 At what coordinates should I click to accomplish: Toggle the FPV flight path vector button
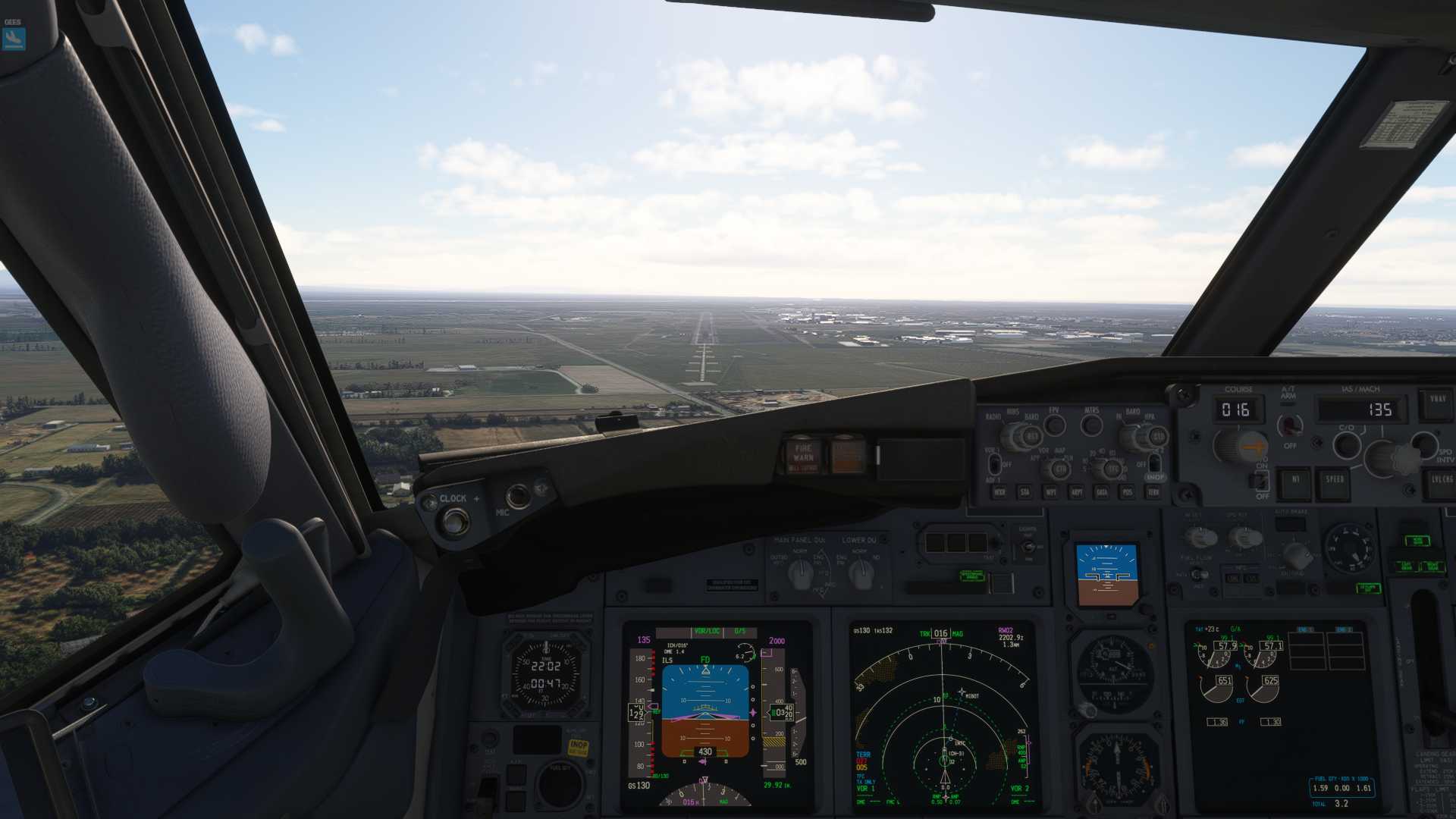pos(1054,425)
